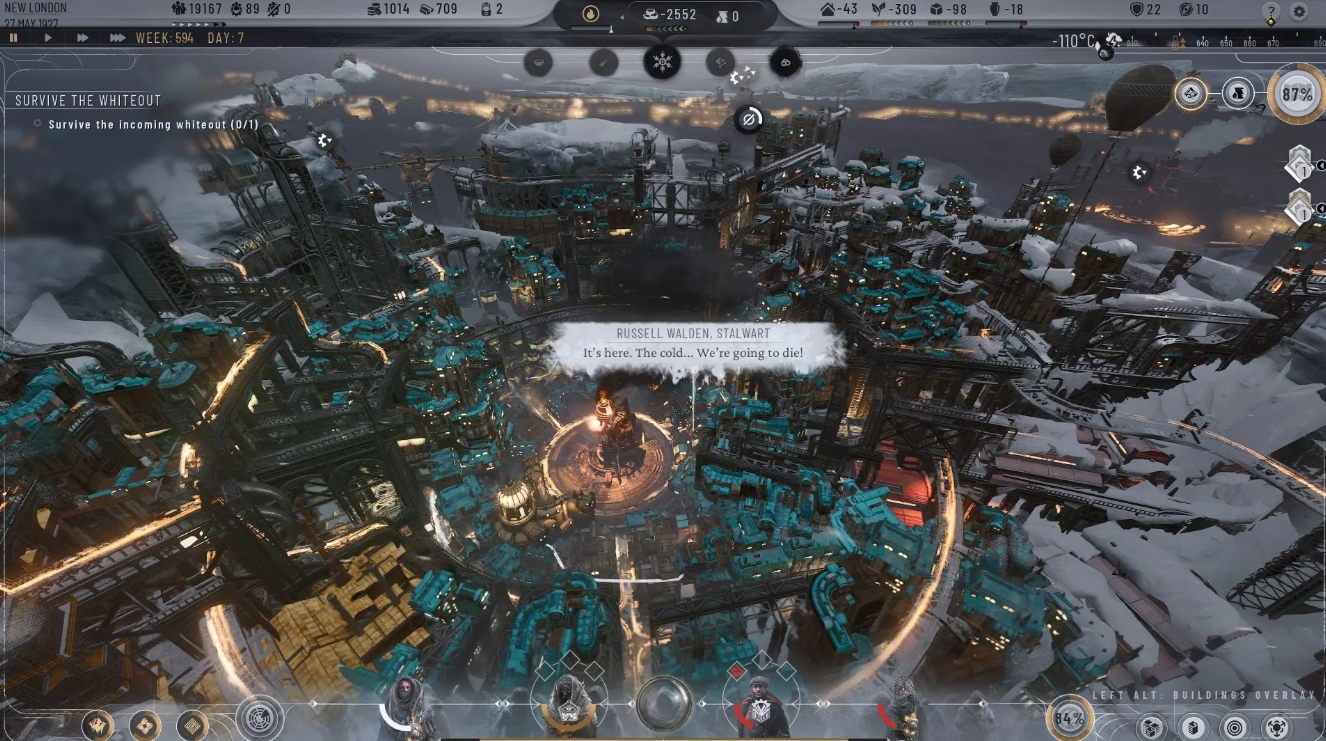Open the settings cog in top-right corner

[1299, 10]
